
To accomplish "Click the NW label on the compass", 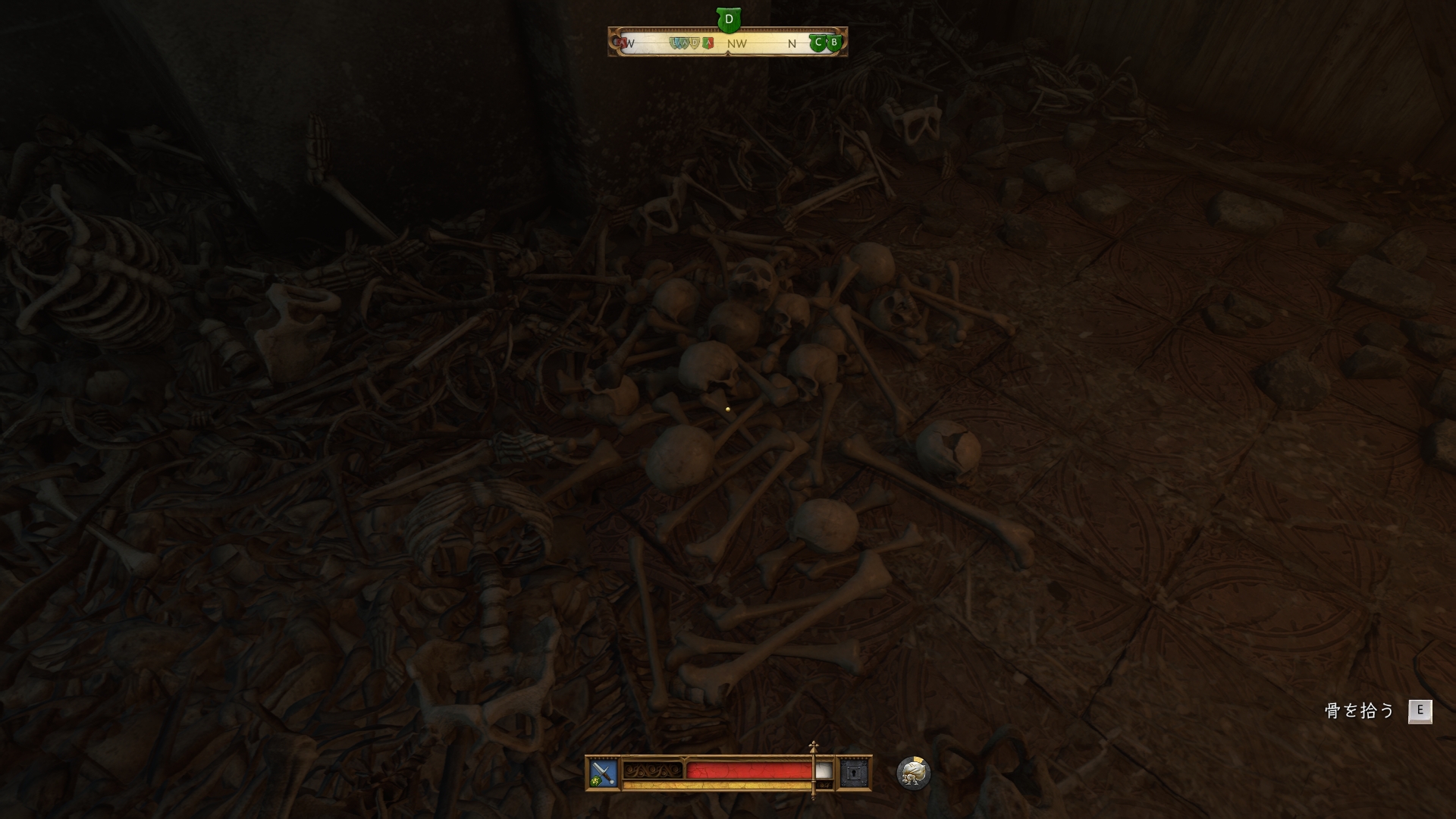I will point(736,43).
